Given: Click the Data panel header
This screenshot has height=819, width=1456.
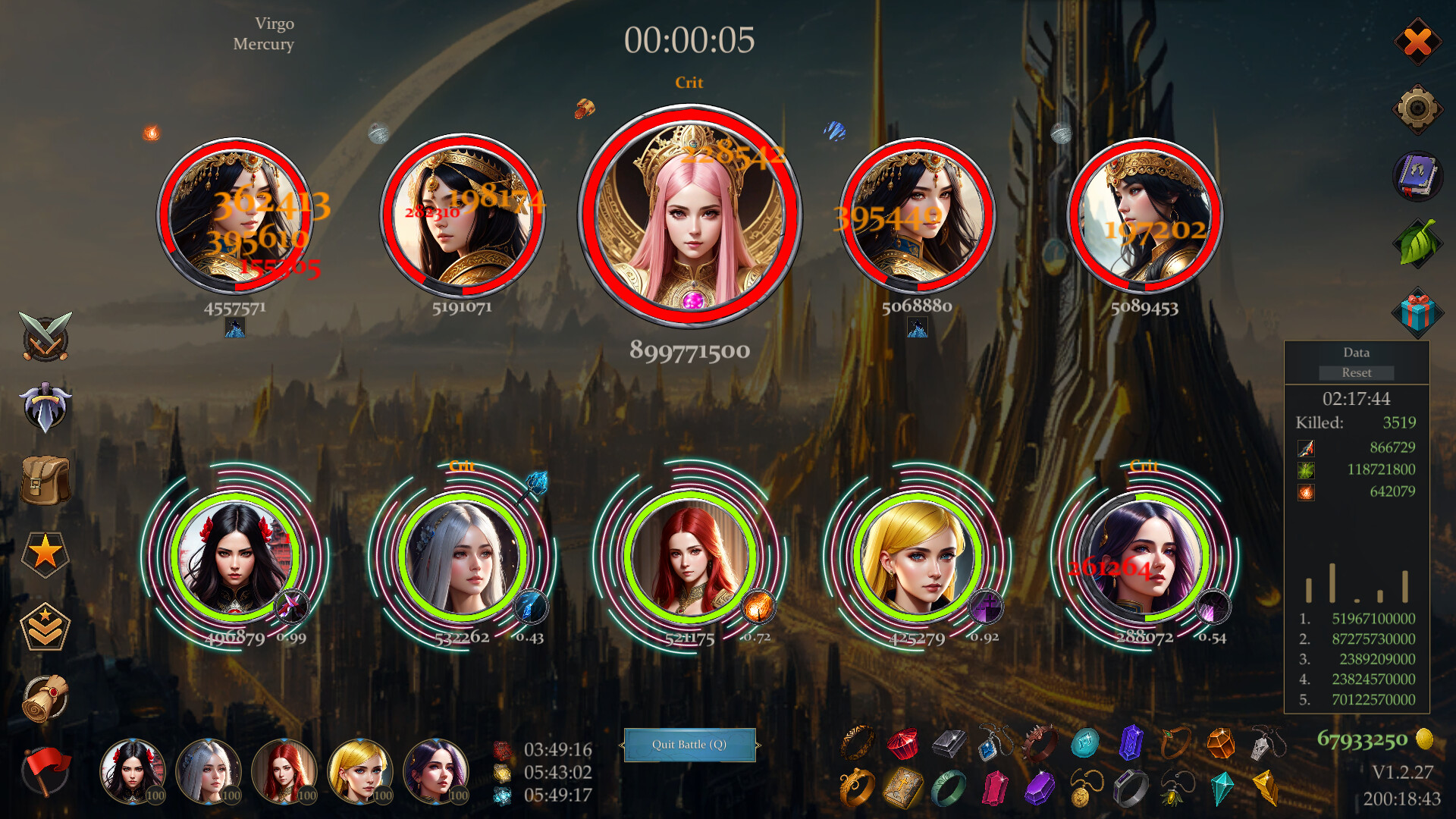Looking at the screenshot, I should click(1356, 353).
